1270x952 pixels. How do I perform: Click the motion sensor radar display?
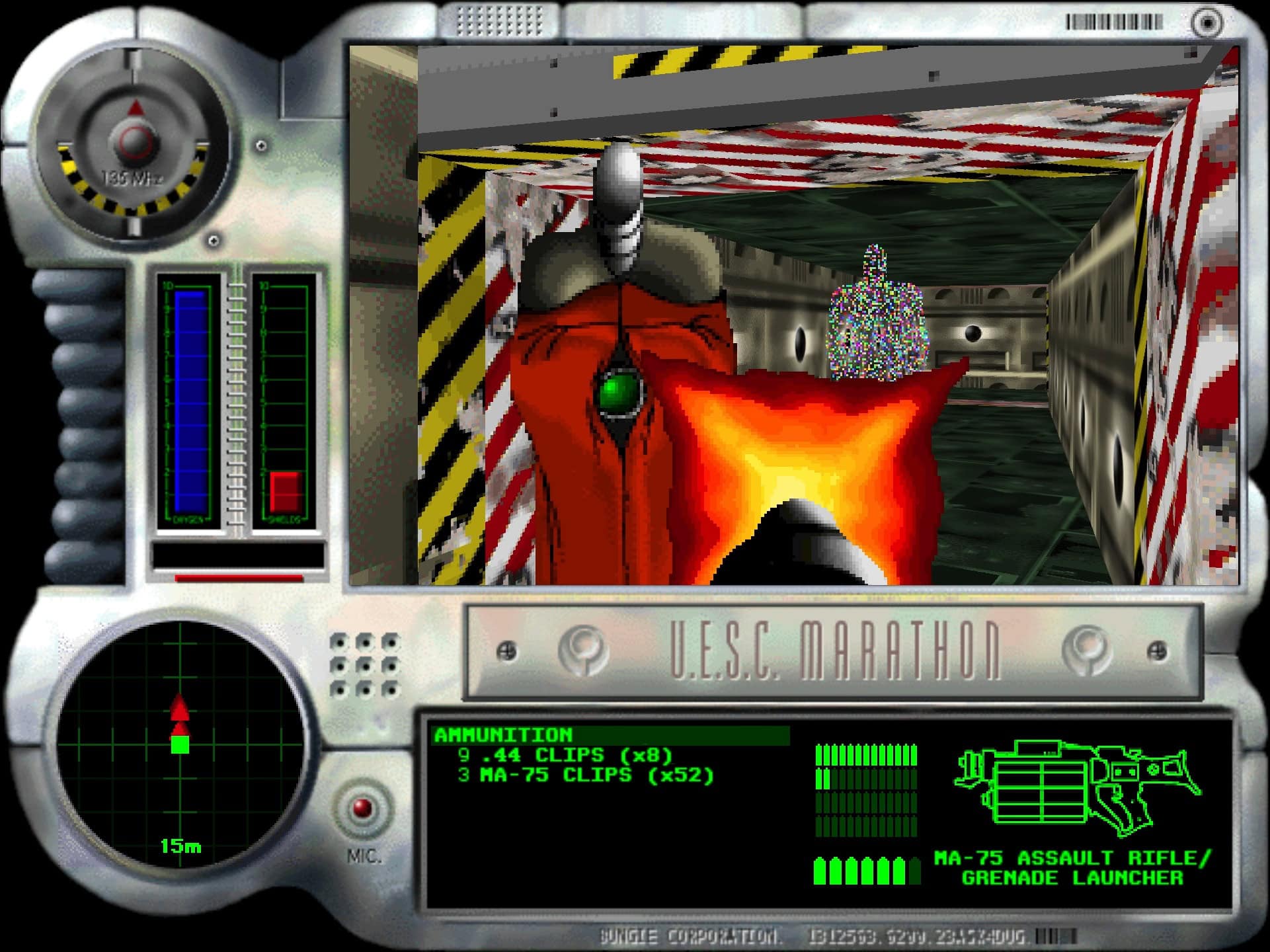click(x=180, y=742)
